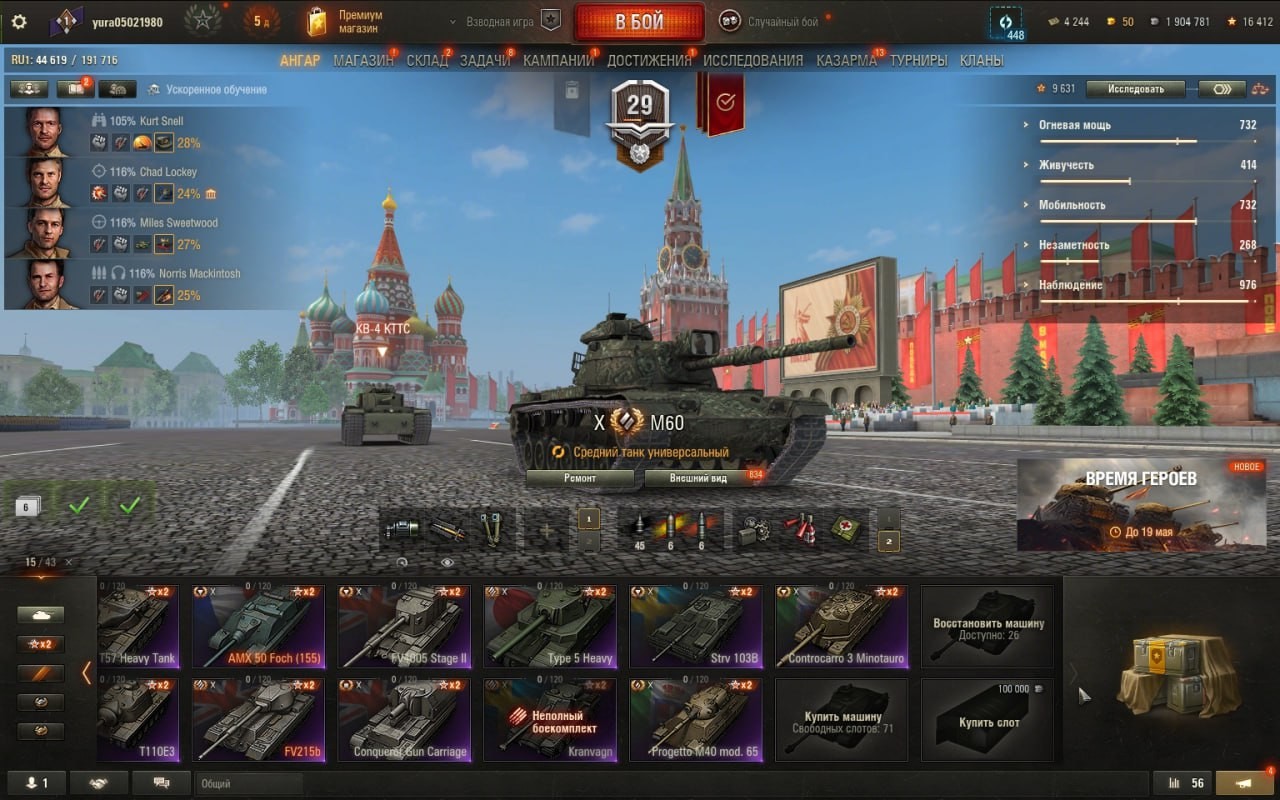Buy a garage slot via Купить слот
Screen dimensions: 1280x800
[988, 720]
